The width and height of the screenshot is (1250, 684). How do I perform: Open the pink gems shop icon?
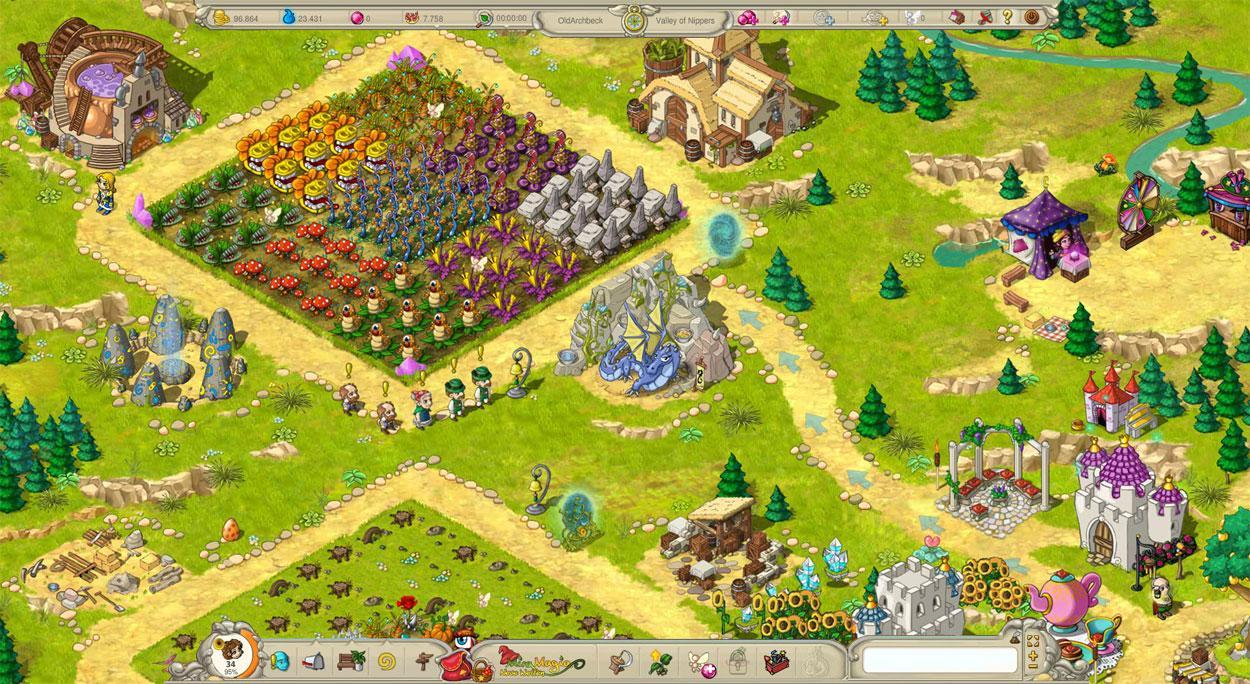pyautogui.click(x=746, y=17)
